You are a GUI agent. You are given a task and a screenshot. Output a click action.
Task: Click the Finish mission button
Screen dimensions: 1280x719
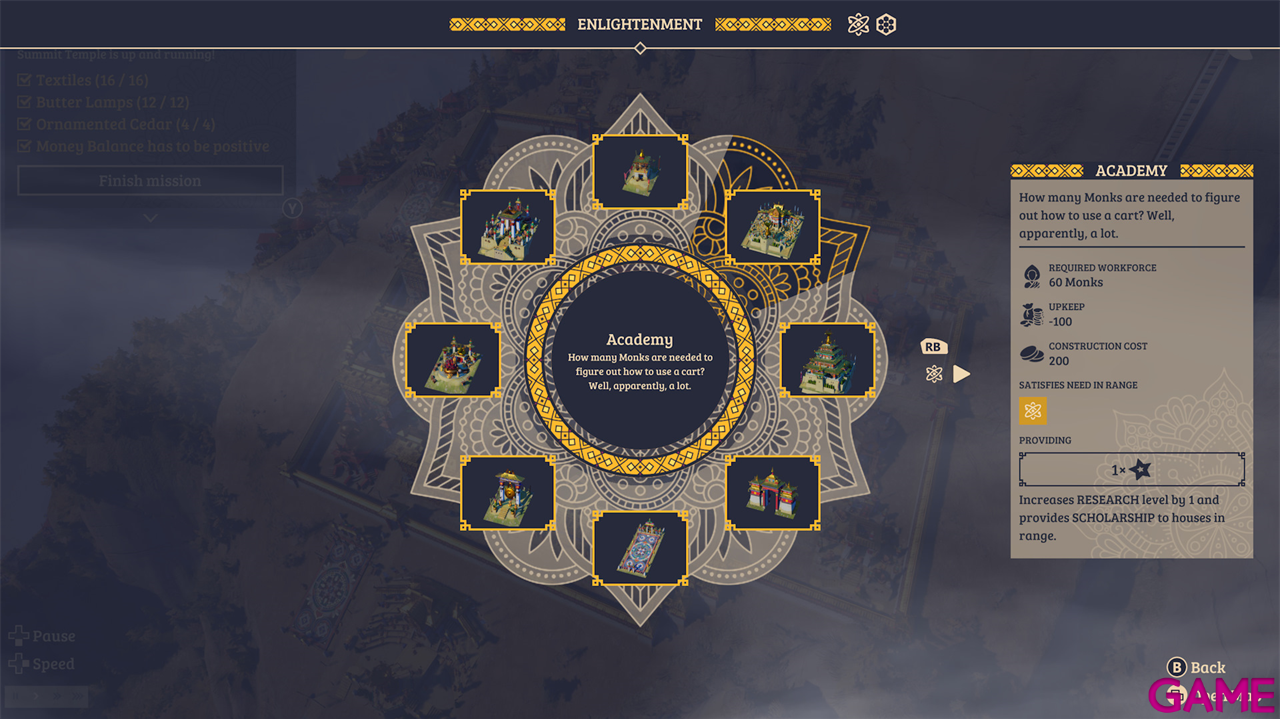click(x=150, y=181)
